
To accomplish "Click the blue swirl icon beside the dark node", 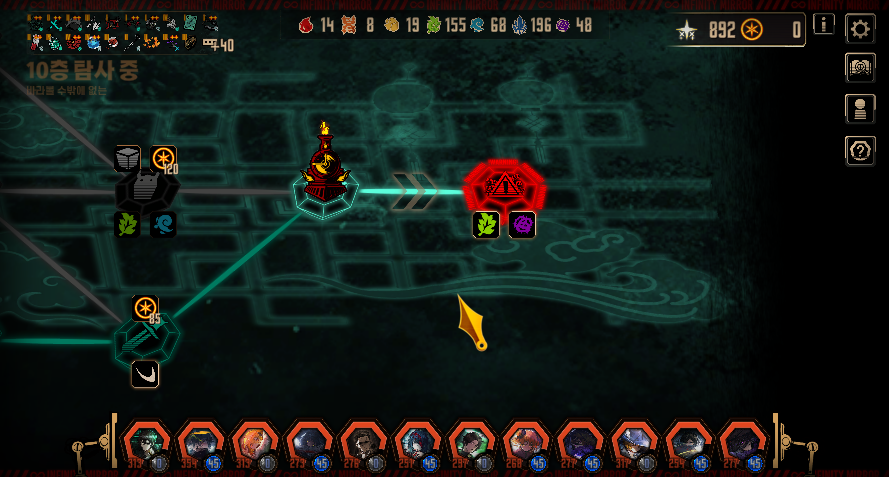I will point(163,224).
